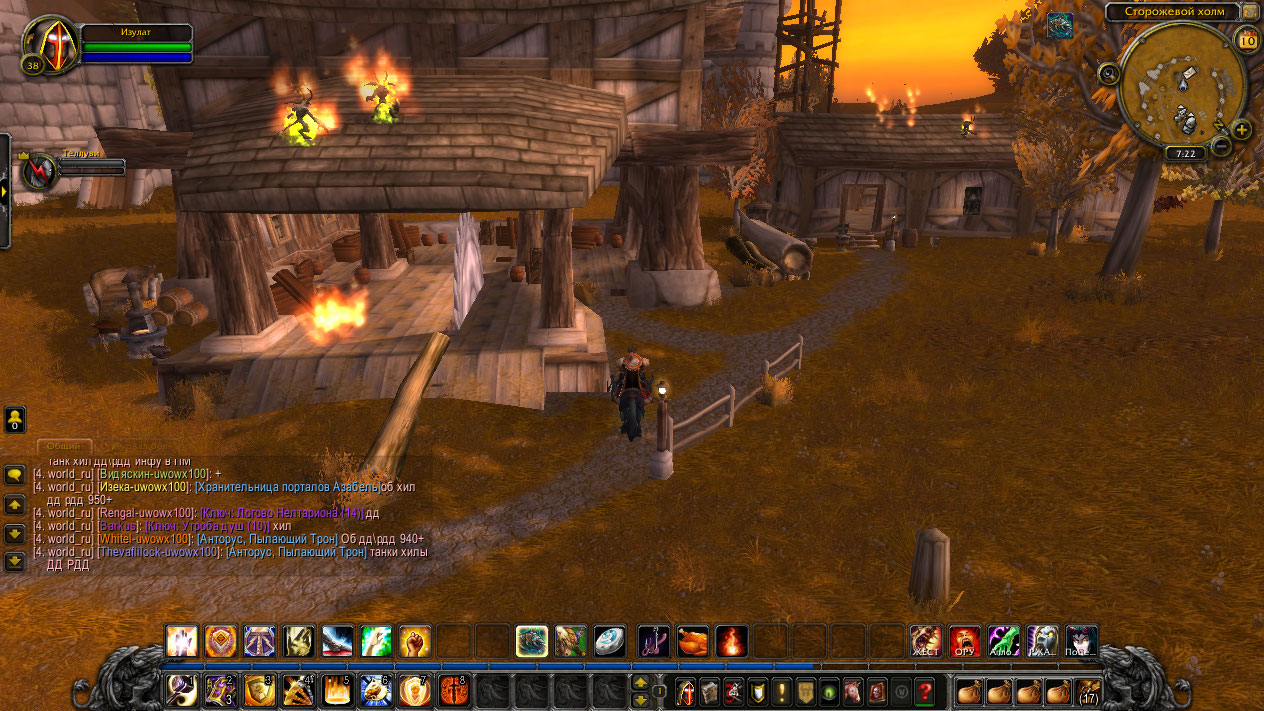
Task: Click the ОРУ yelling macro button
Action: click(965, 641)
